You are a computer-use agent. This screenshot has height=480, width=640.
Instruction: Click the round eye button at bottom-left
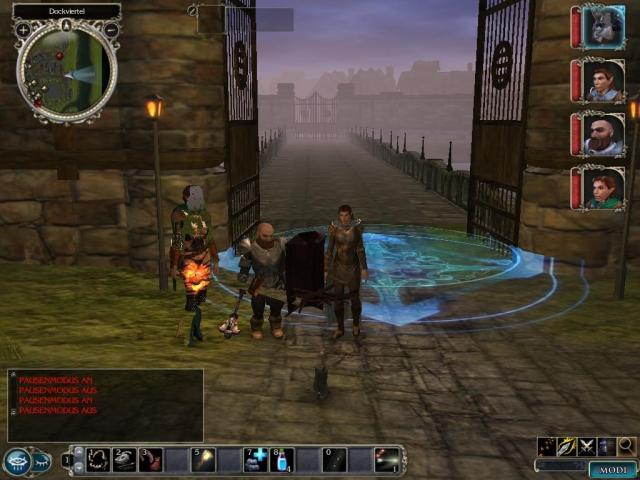coord(18,461)
